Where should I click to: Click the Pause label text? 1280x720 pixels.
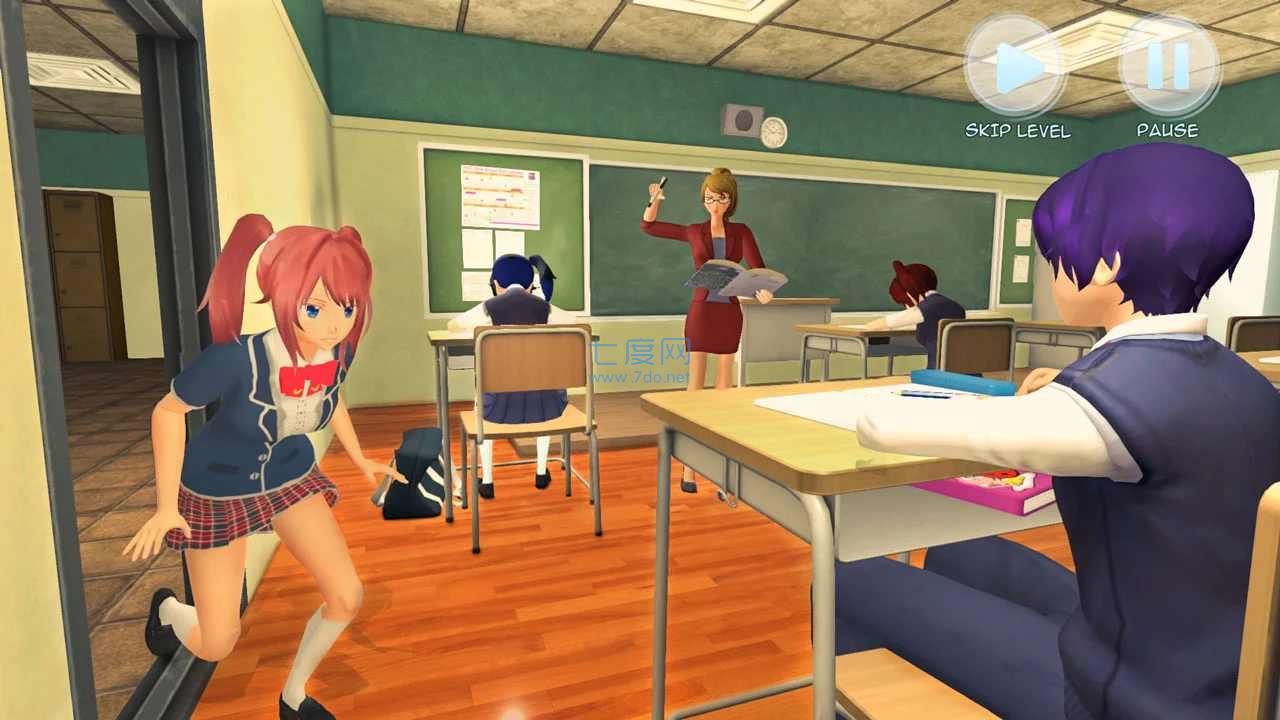point(1166,129)
